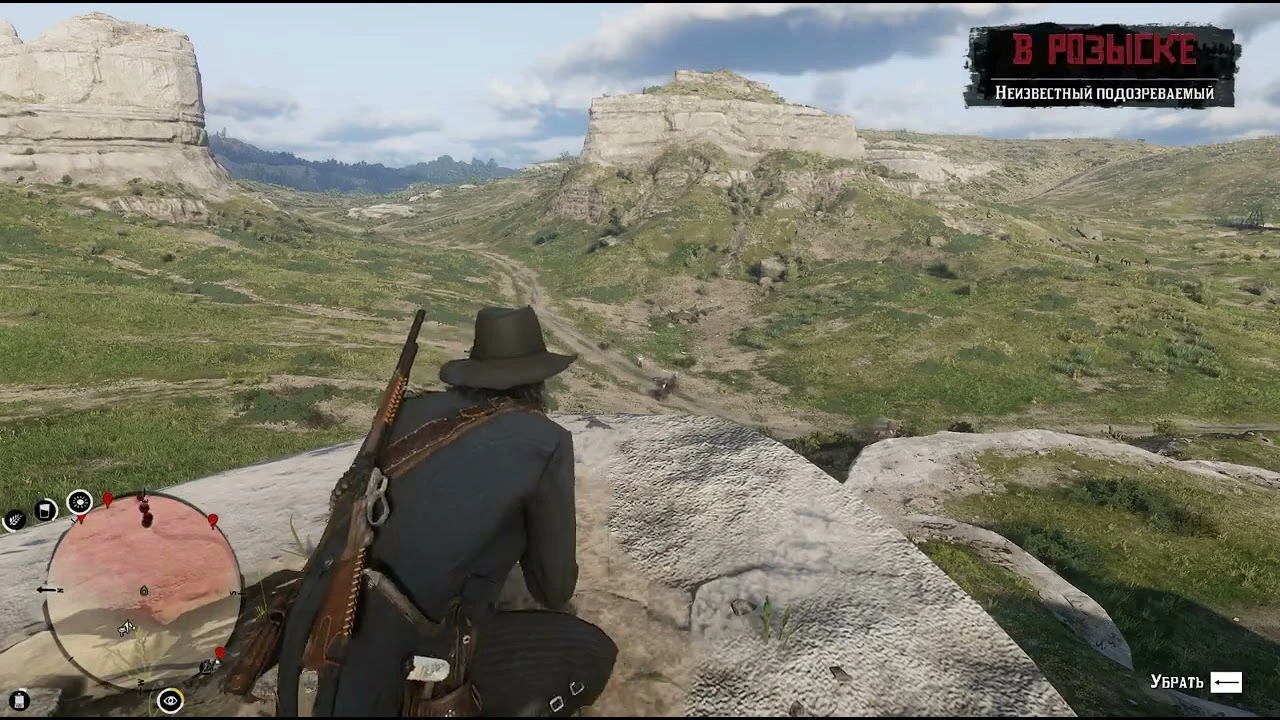This screenshot has width=1280, height=720.
Task: Select the leaf buff icon near the minimap
Action: (x=14, y=518)
